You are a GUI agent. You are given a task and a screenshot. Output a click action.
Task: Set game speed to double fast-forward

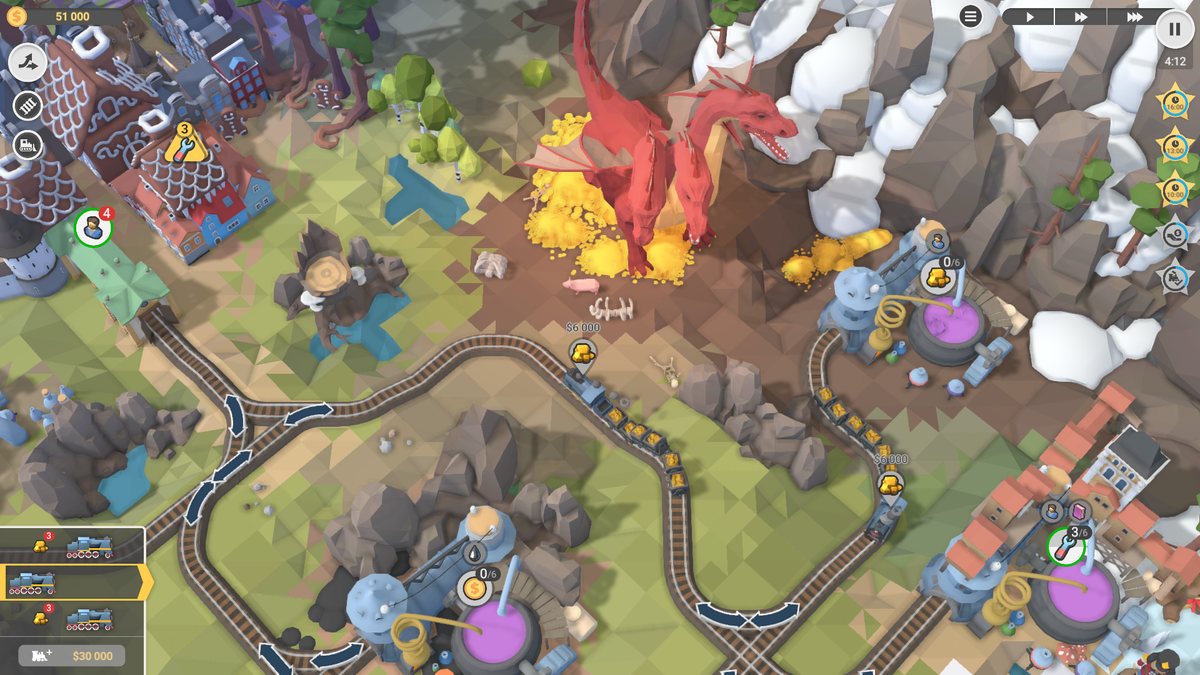1081,16
